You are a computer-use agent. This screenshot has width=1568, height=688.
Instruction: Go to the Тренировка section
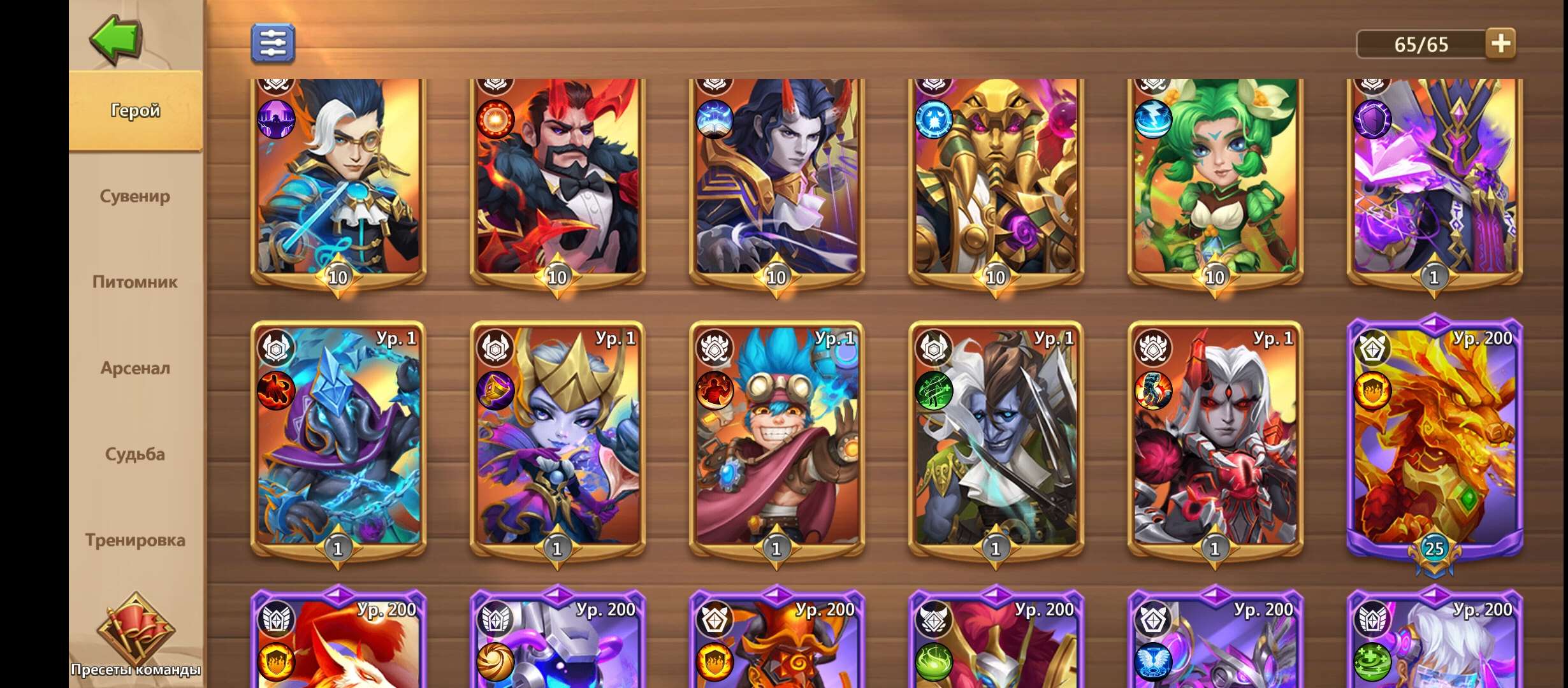pos(136,540)
